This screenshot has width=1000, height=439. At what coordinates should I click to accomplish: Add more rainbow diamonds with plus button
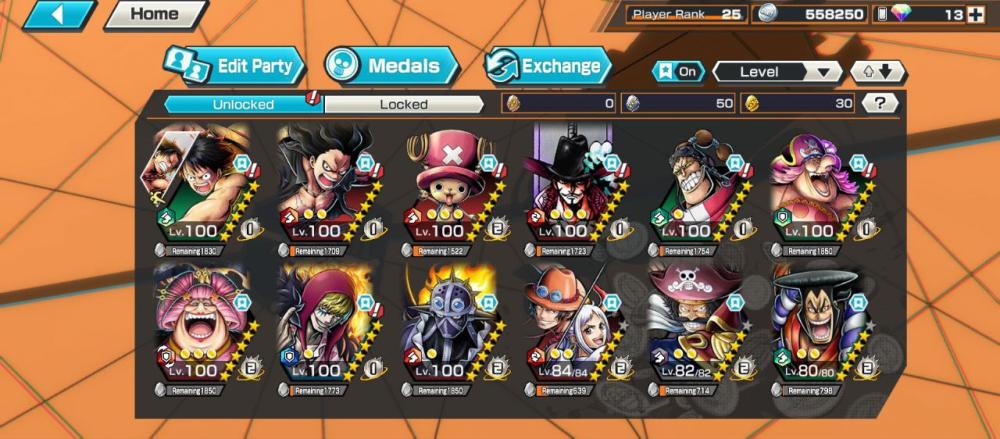(x=986, y=14)
